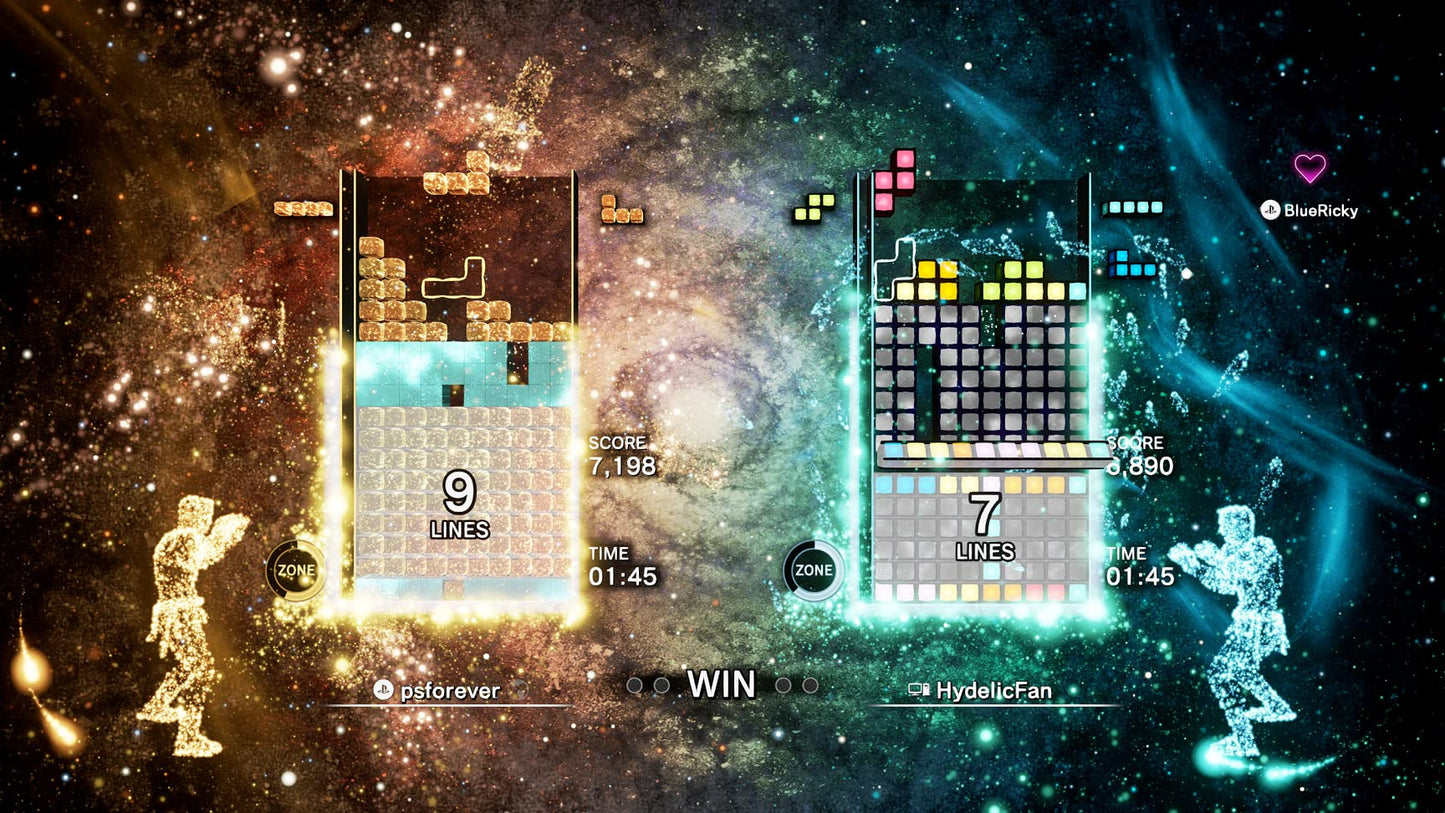Click BlueRicky's spectator name
Viewport: 1445px width, 813px height.
pyautogui.click(x=1323, y=211)
